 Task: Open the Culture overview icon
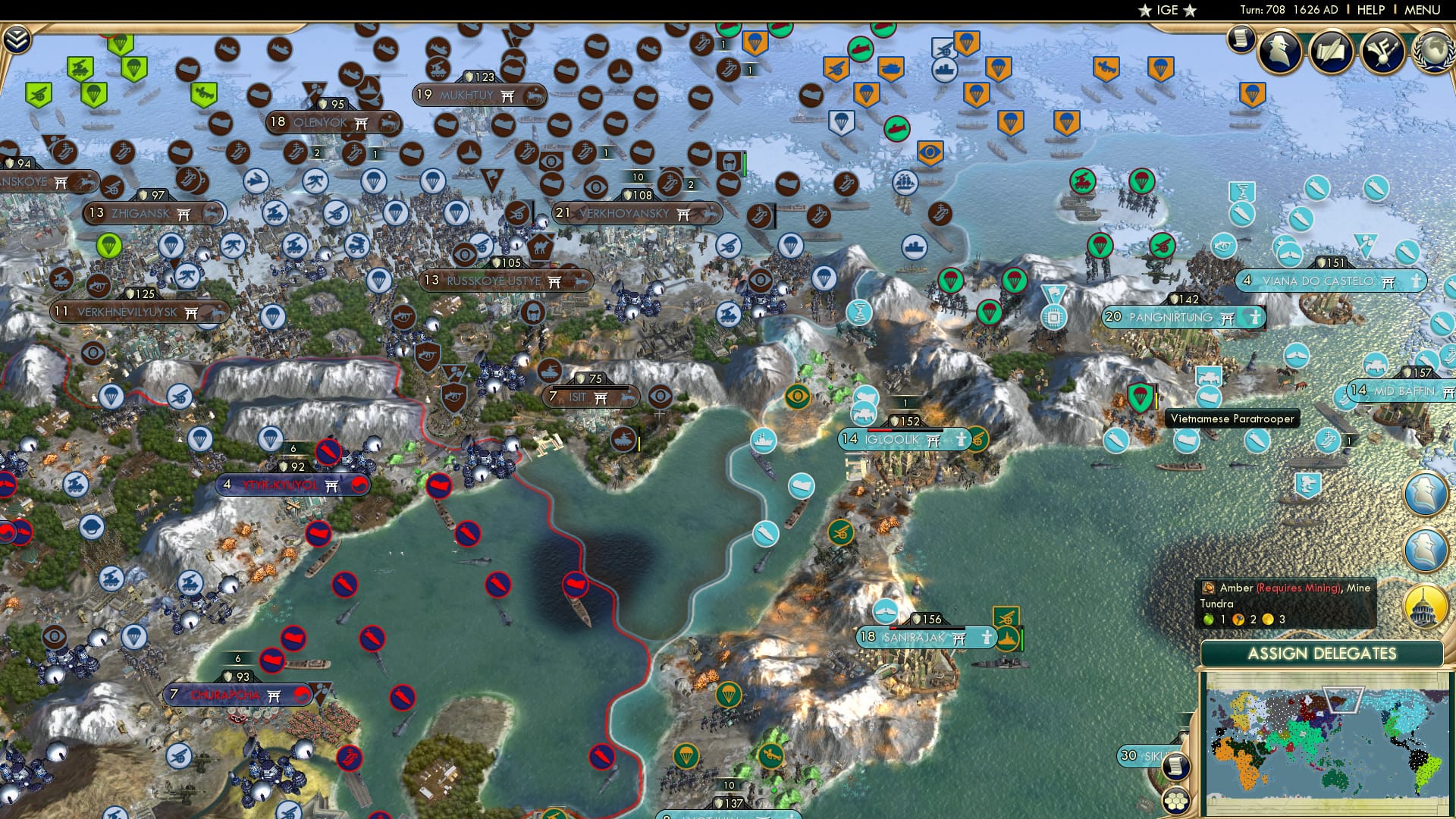click(1382, 53)
